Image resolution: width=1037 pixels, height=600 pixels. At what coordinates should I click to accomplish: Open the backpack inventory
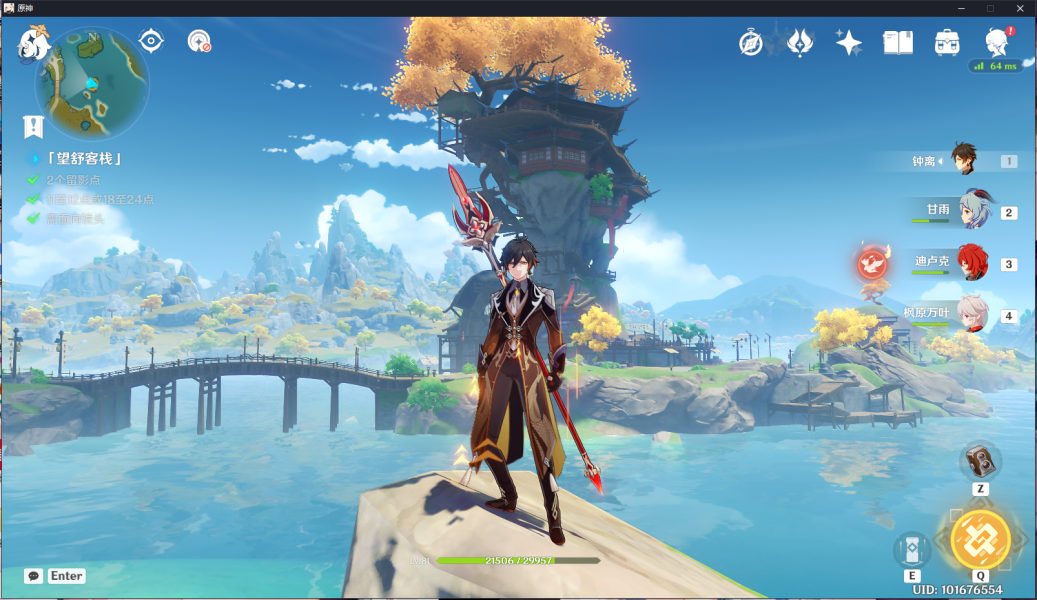point(946,42)
